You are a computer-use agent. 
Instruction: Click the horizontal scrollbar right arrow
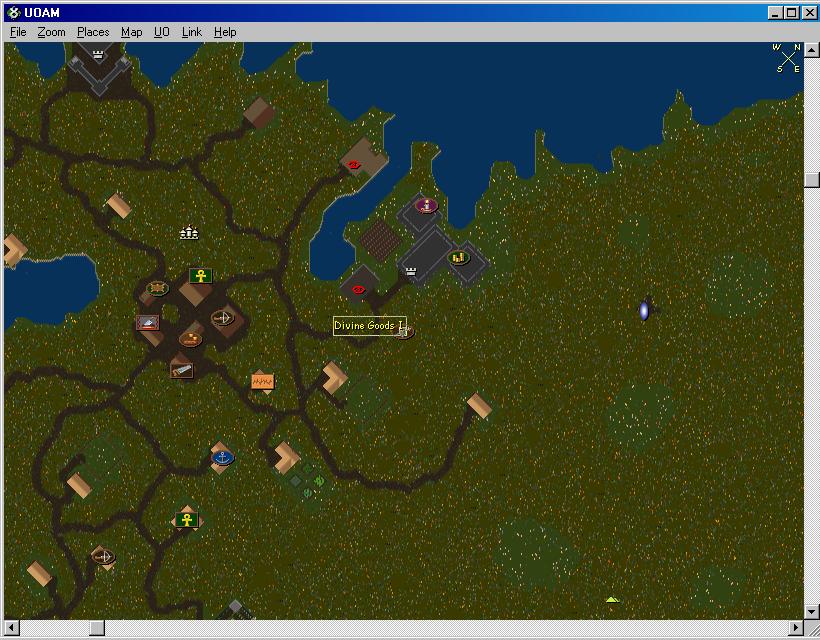click(796, 628)
